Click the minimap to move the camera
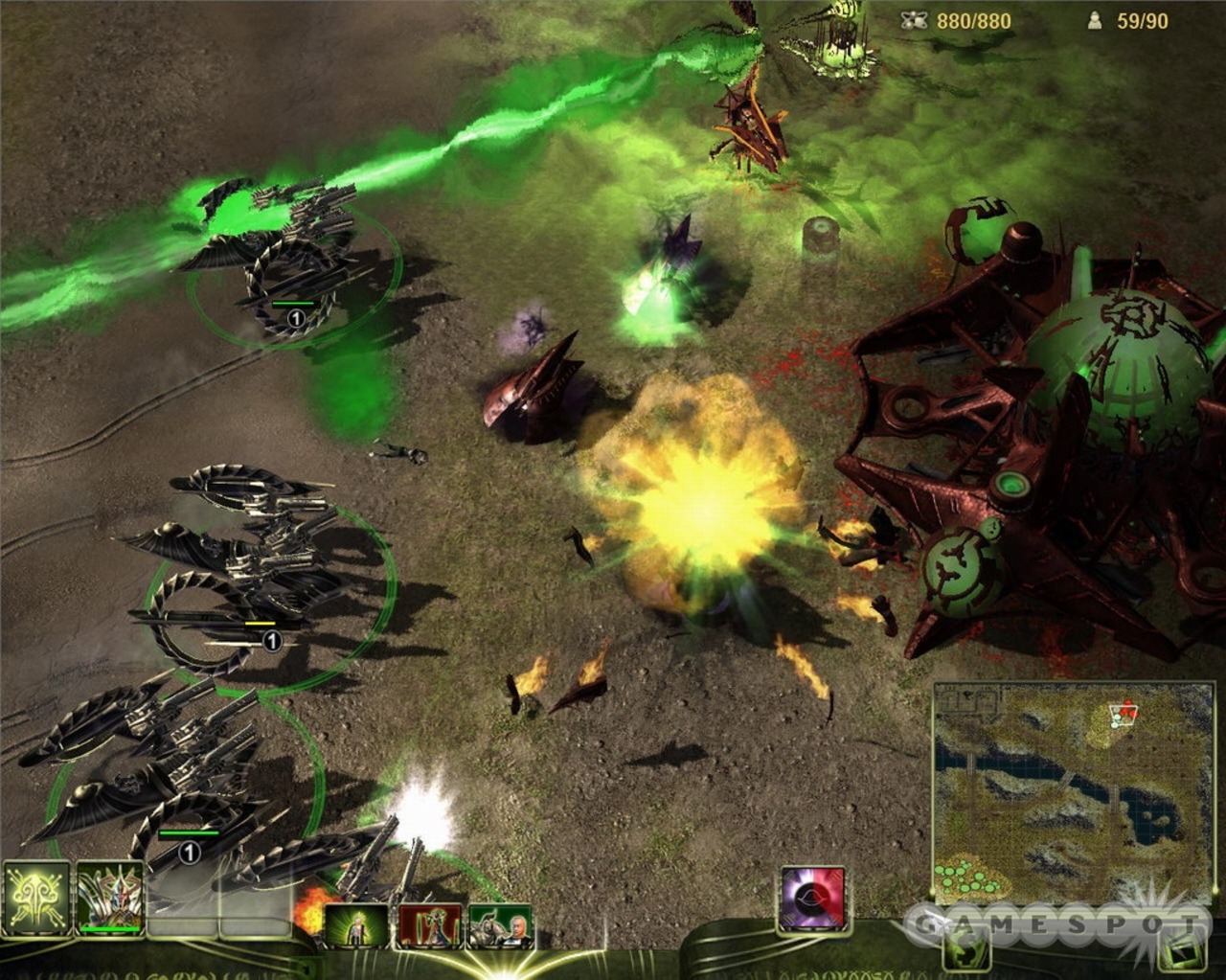1226x980 pixels. (1073, 786)
